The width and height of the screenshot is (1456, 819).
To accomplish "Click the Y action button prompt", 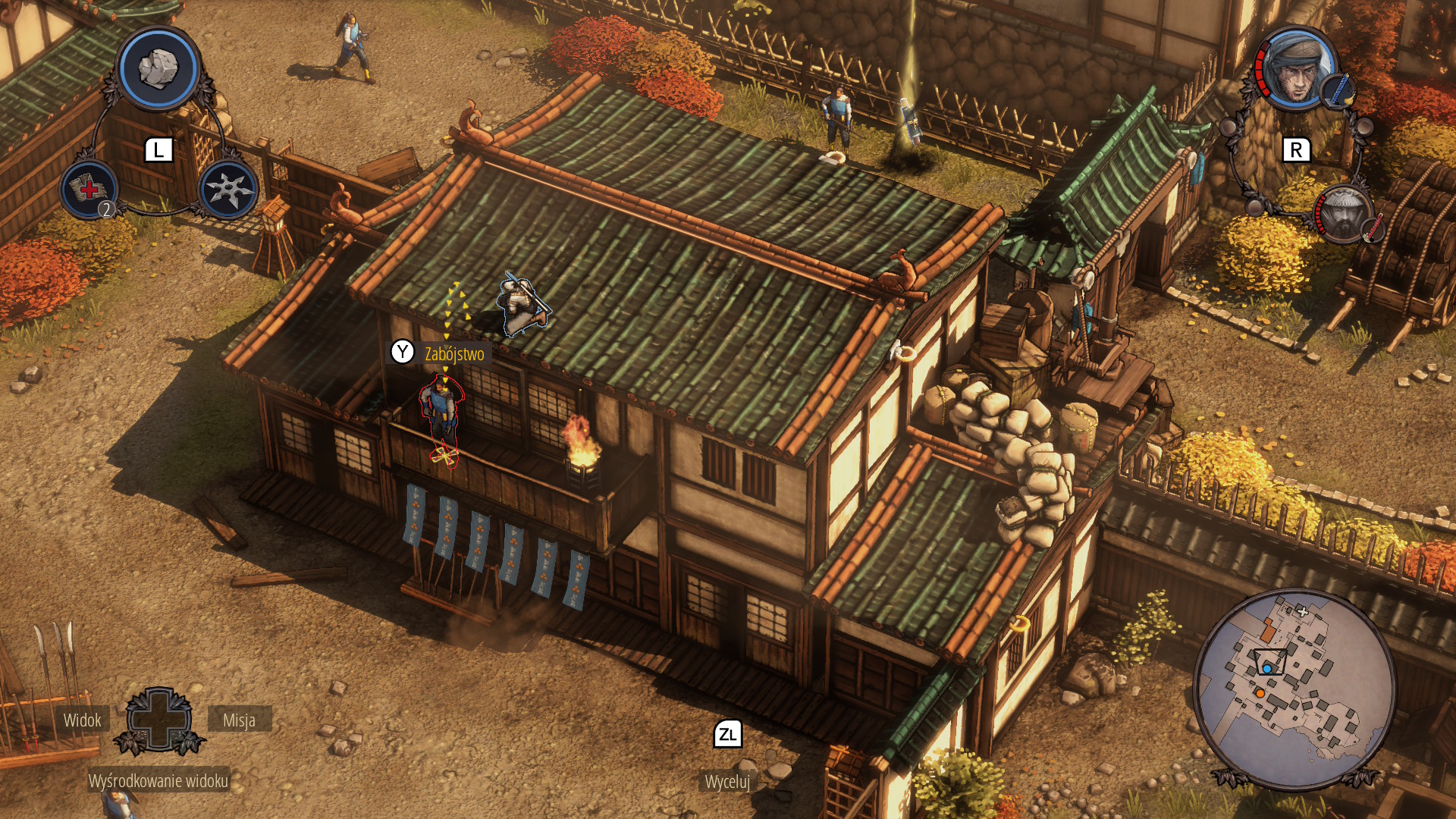I will pyautogui.click(x=403, y=352).
